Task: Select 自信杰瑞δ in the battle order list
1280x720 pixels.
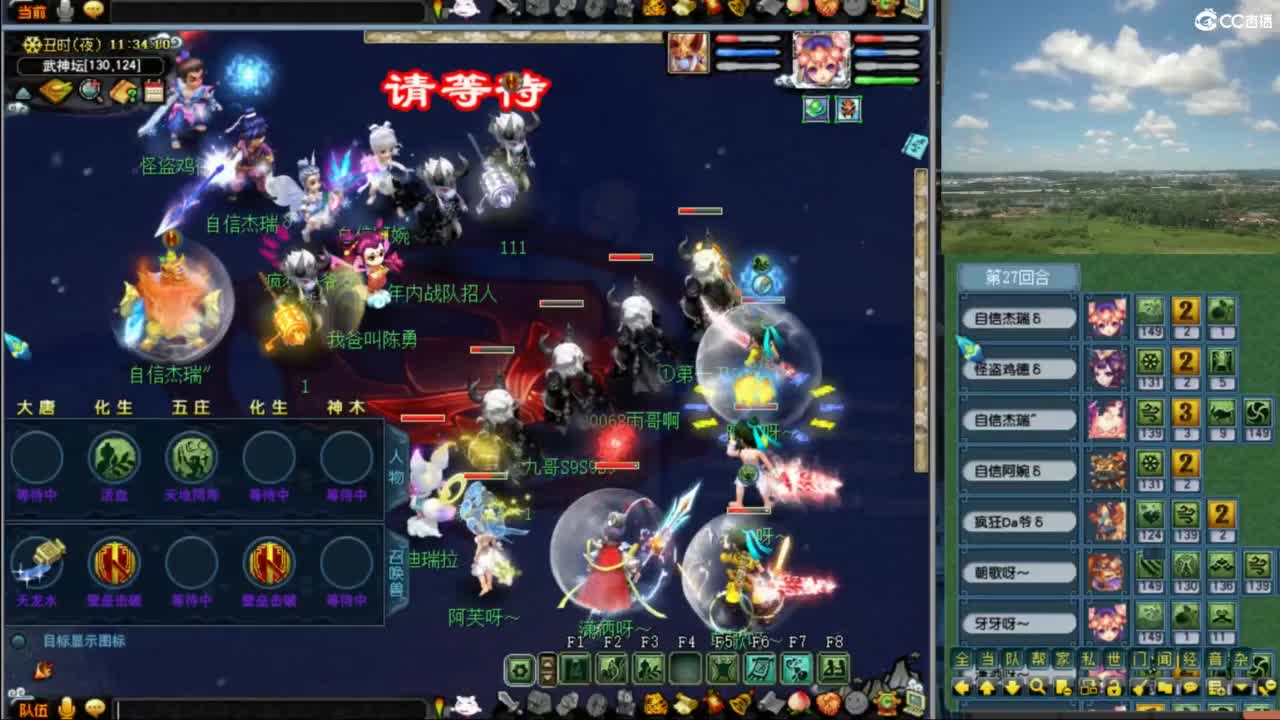Action: click(x=1018, y=316)
